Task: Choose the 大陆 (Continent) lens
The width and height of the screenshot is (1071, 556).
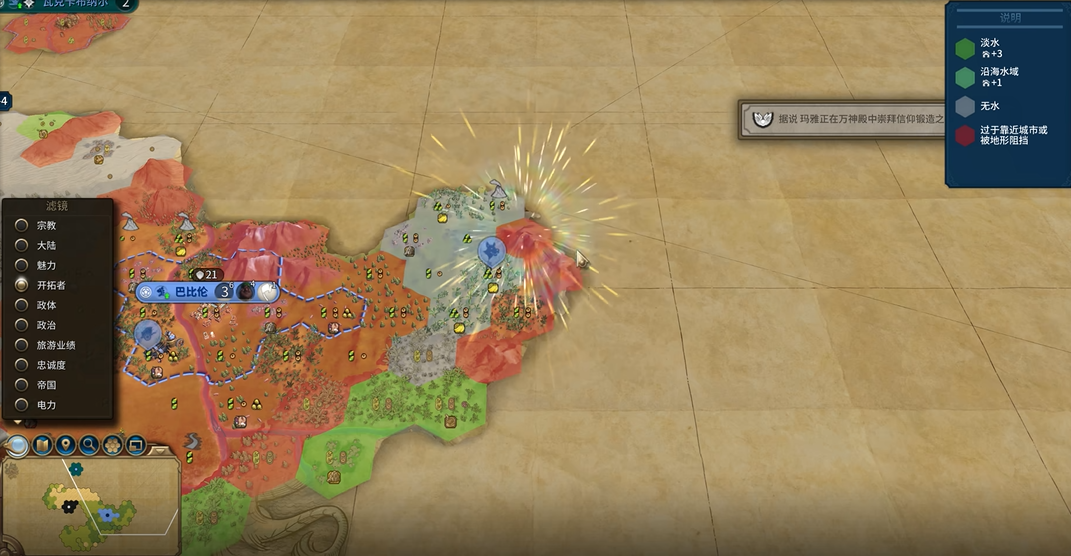Action: (x=22, y=245)
